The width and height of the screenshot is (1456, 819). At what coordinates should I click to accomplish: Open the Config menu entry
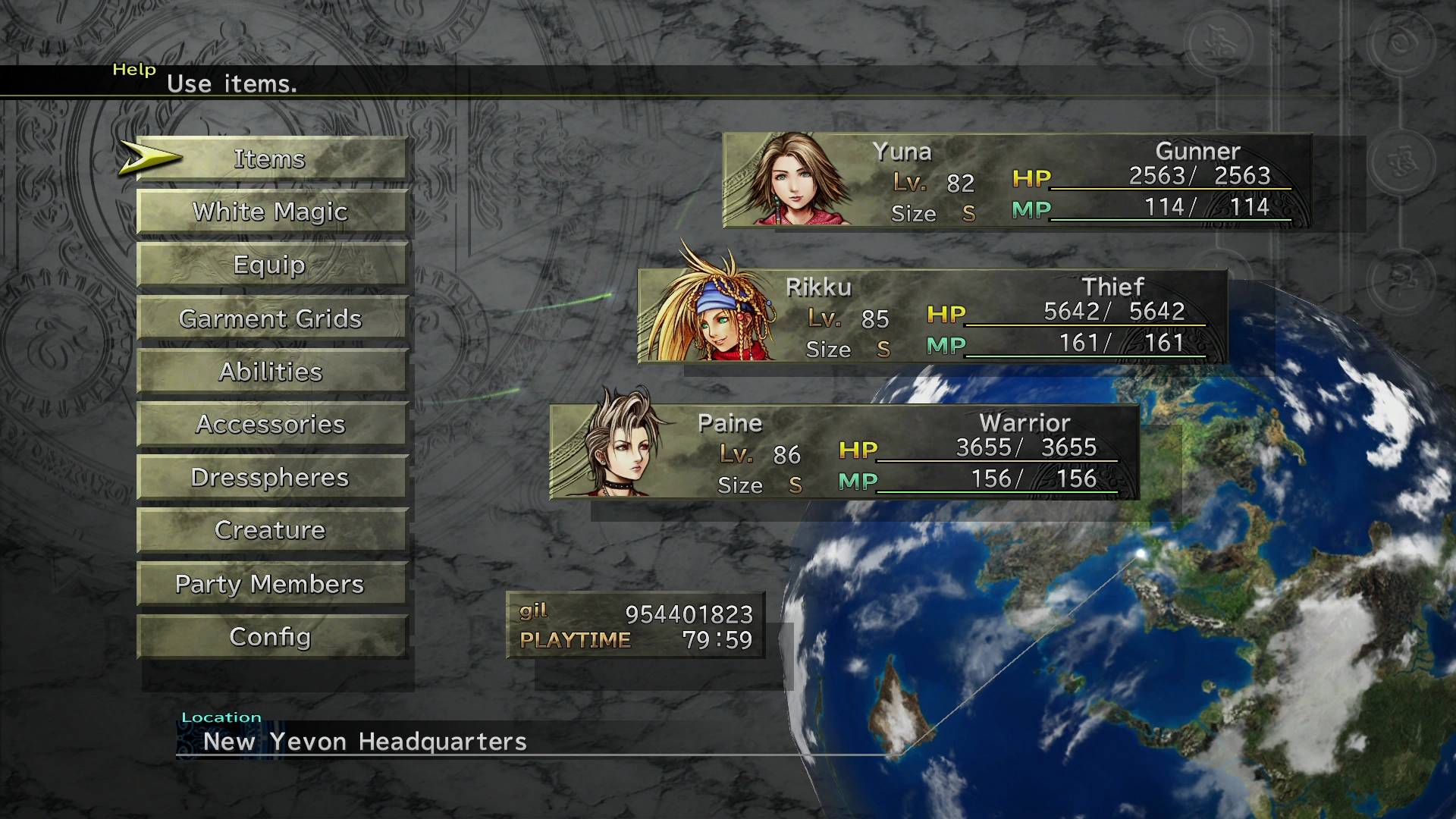(271, 637)
